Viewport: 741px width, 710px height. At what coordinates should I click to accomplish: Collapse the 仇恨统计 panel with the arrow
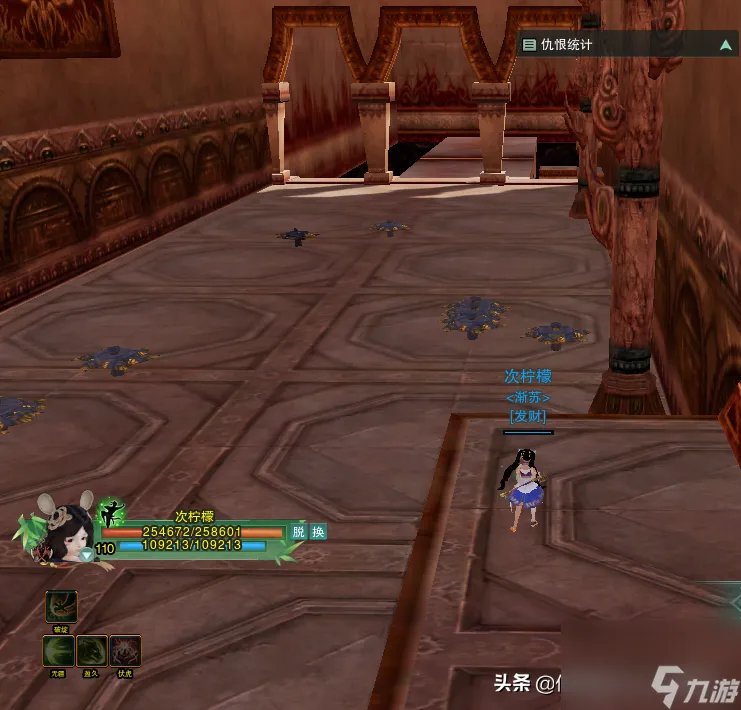(725, 45)
